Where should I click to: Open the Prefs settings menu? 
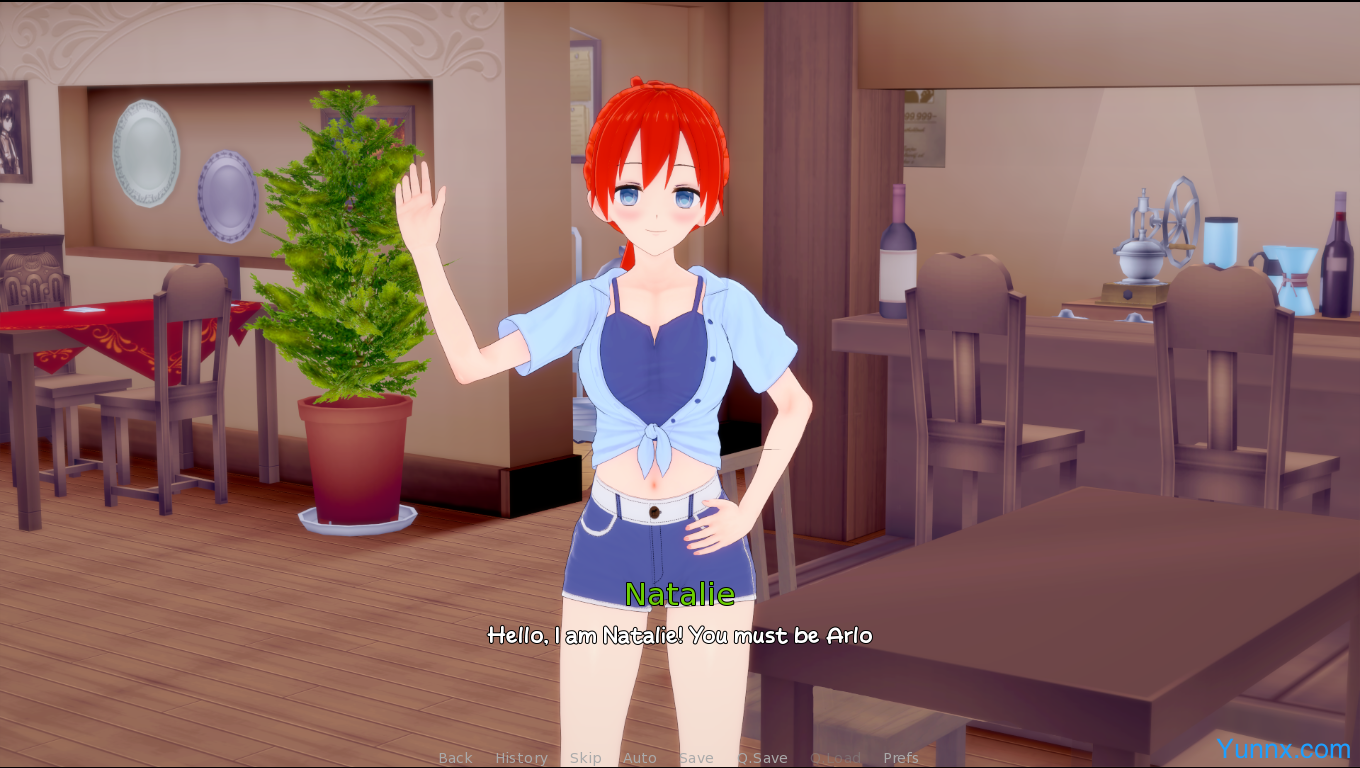tap(900, 758)
